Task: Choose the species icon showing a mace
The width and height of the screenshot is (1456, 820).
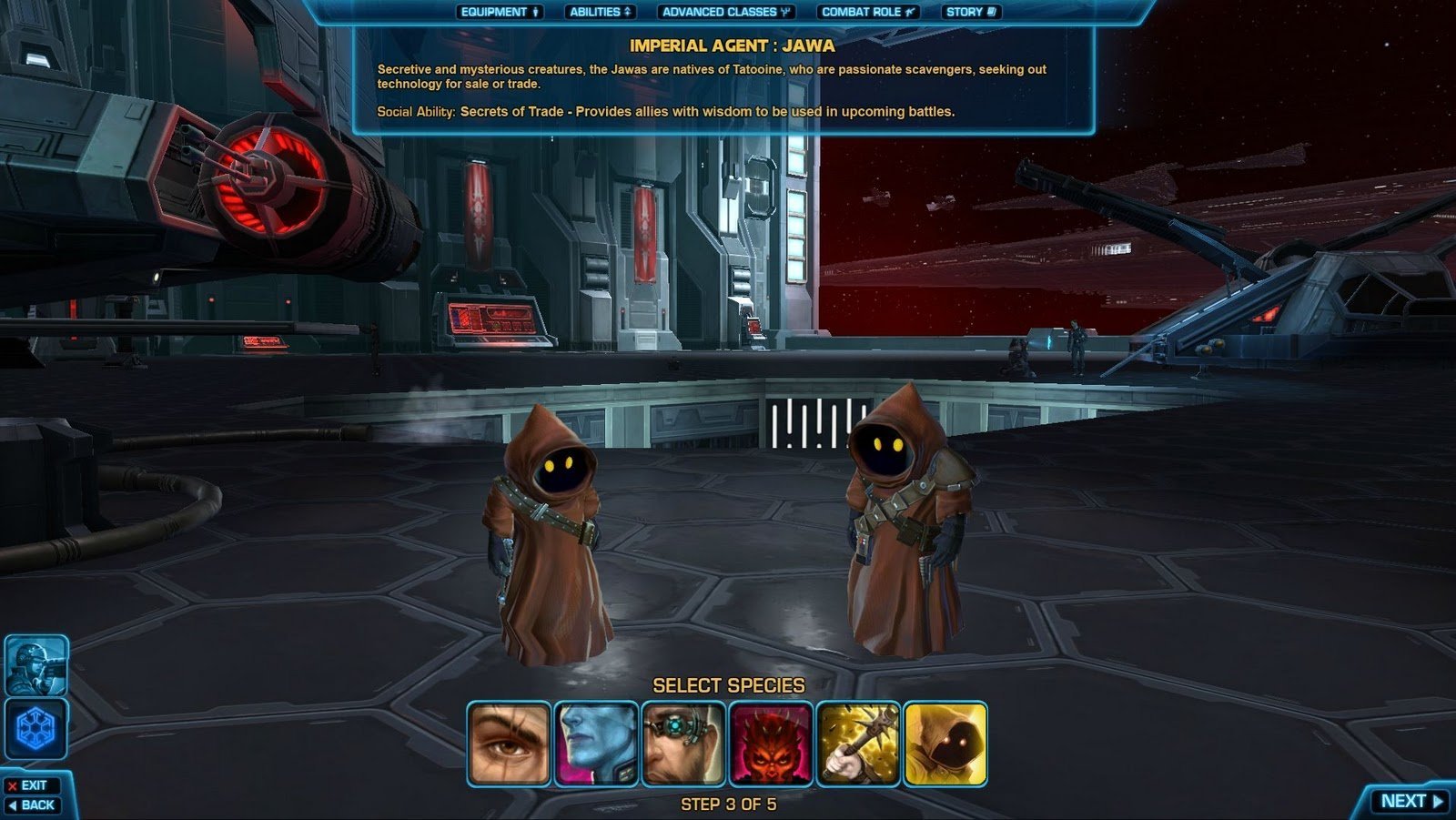Action: click(x=858, y=744)
